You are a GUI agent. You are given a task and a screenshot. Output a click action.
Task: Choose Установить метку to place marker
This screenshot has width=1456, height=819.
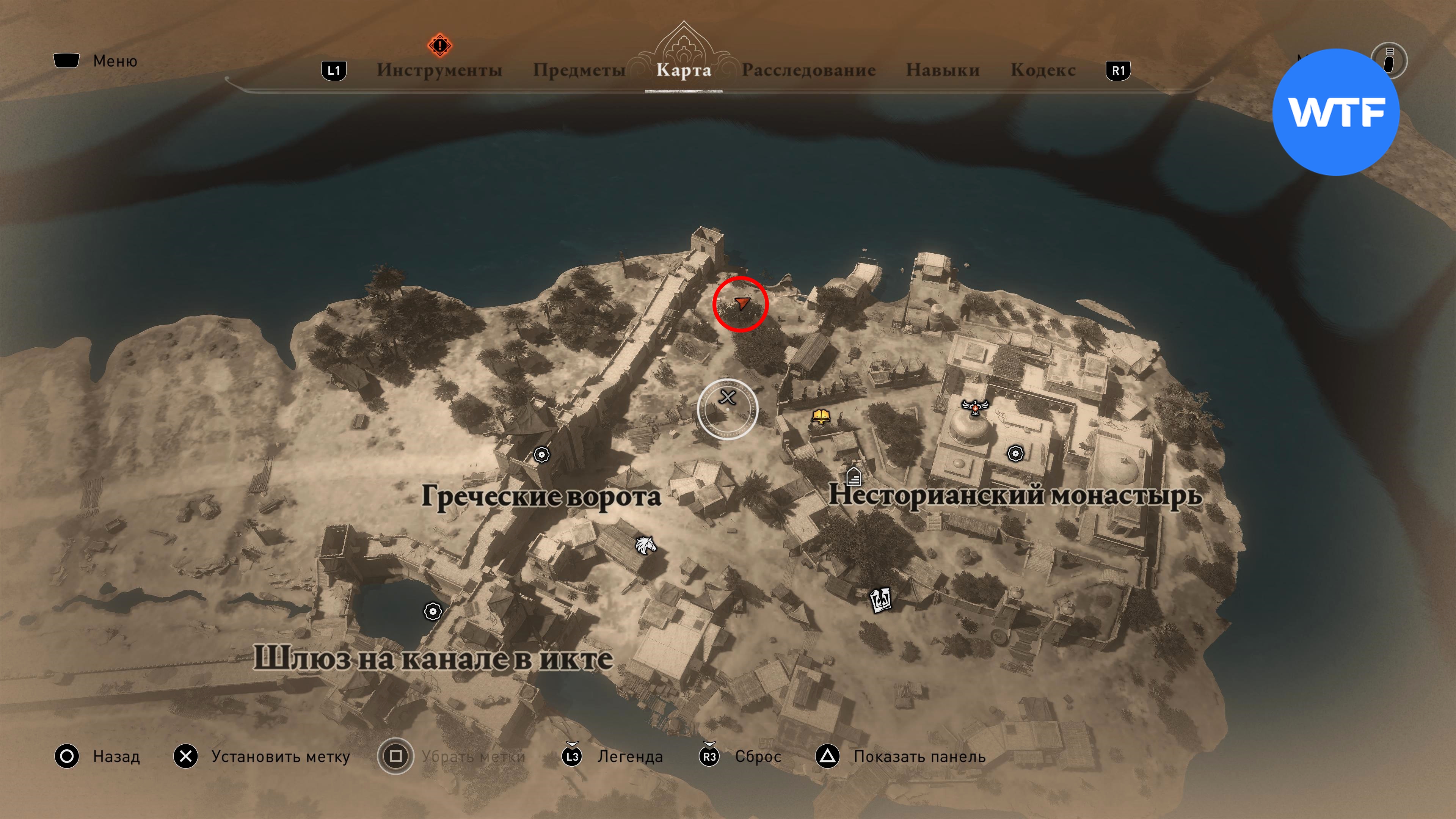280,756
